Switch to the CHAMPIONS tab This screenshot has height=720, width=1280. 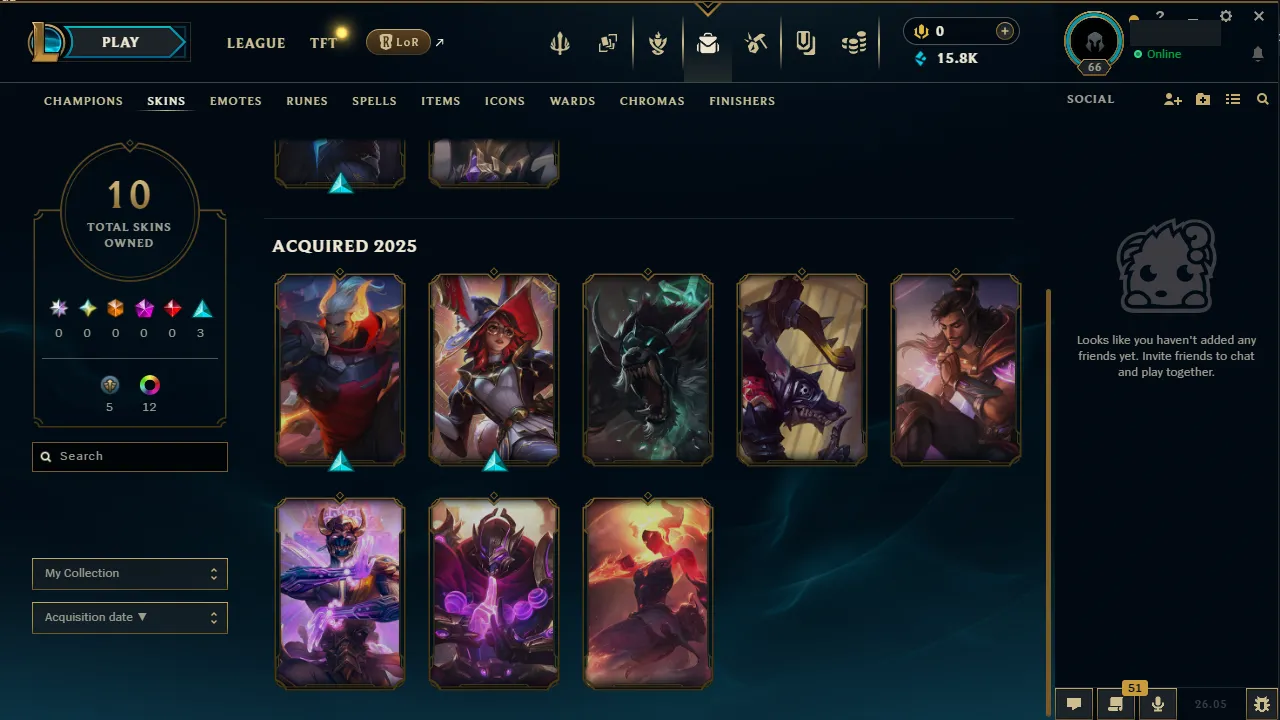pos(83,101)
